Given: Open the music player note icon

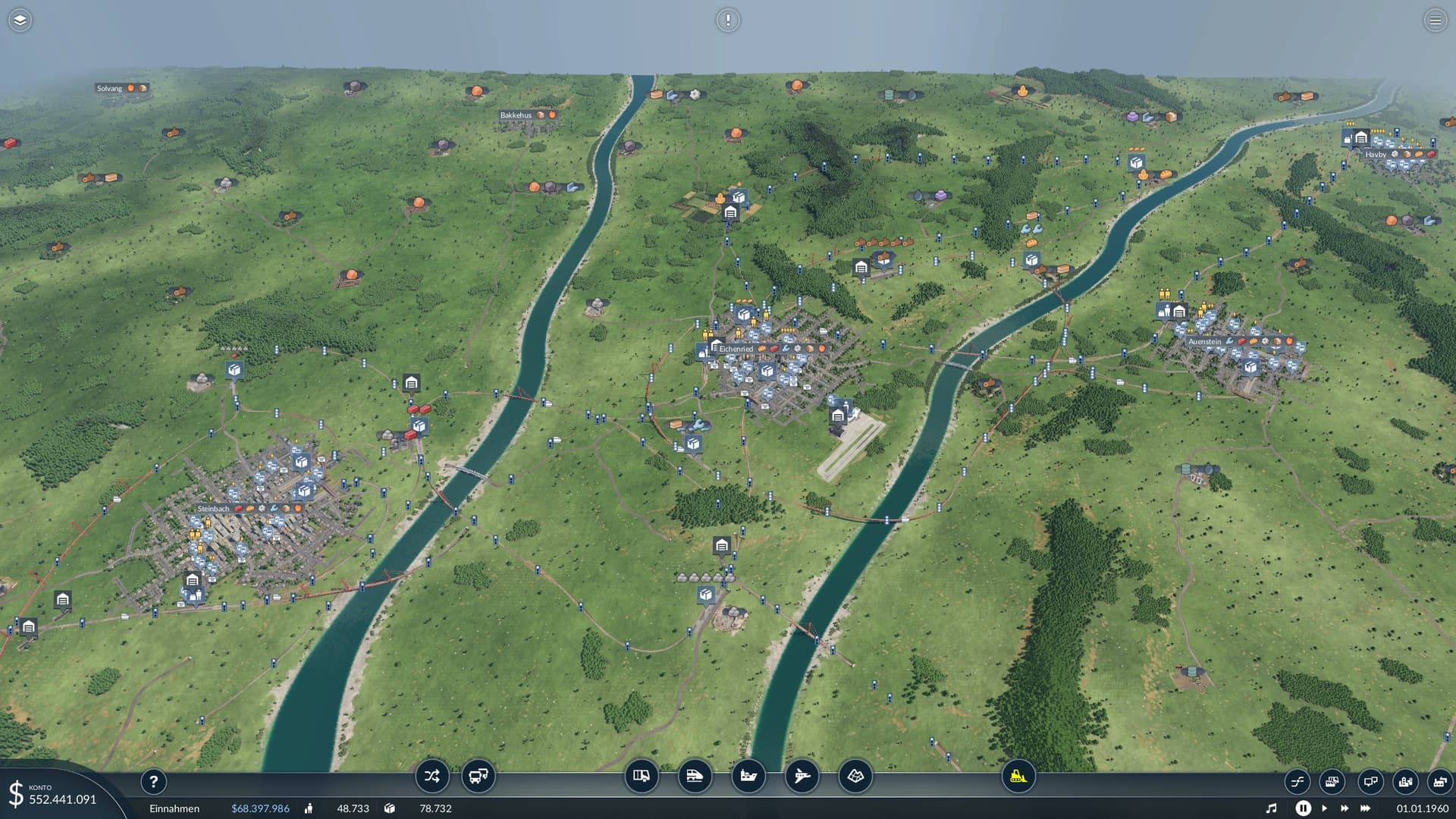Looking at the screenshot, I should pyautogui.click(x=1272, y=808).
